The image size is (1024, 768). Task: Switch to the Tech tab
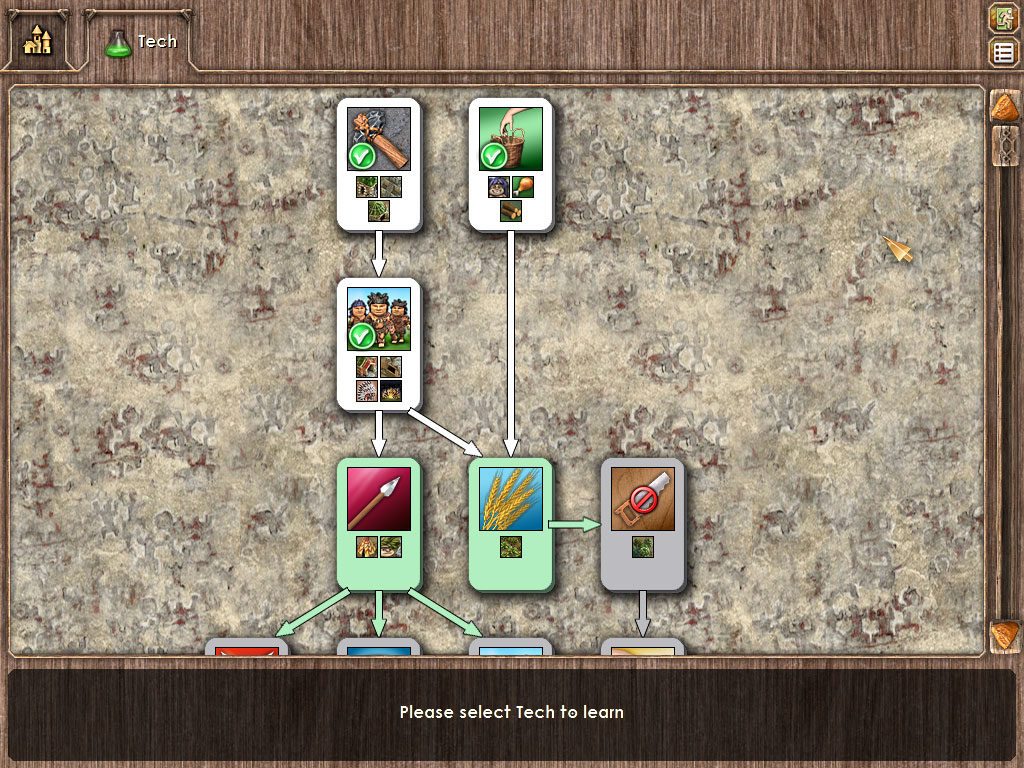(141, 42)
